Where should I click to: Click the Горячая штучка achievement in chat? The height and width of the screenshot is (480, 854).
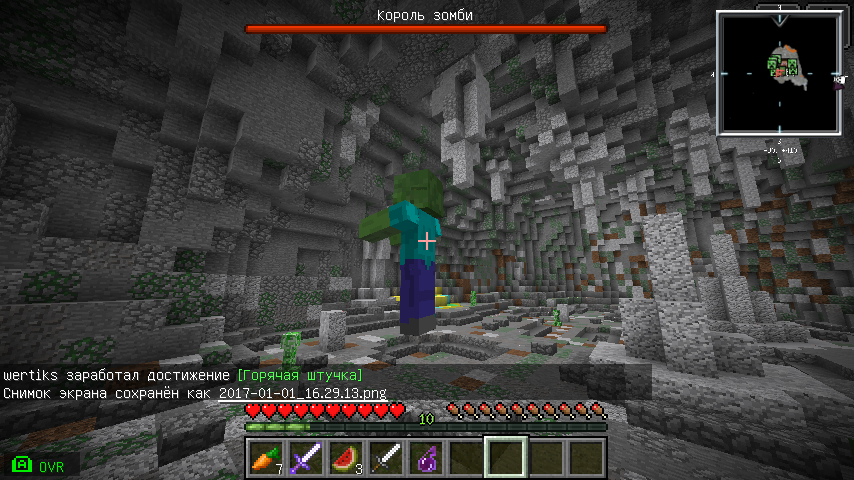(x=300, y=375)
